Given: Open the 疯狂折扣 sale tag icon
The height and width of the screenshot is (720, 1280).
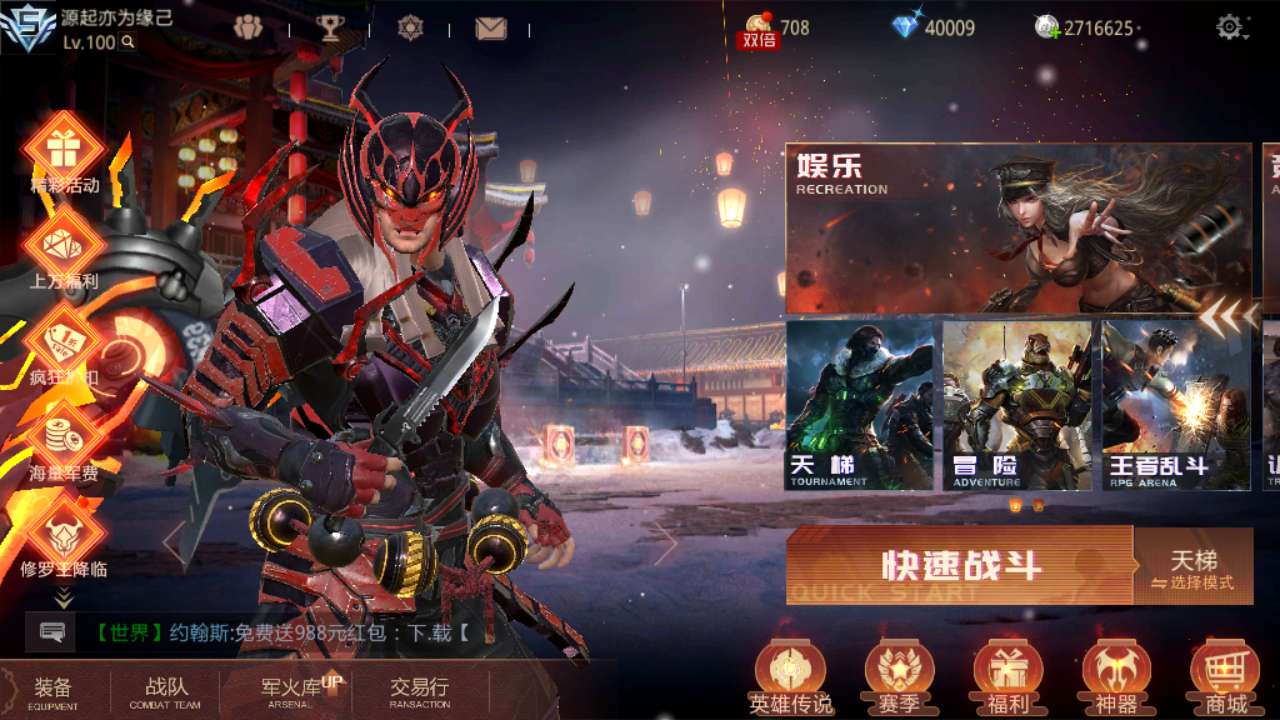Looking at the screenshot, I should coord(62,345).
